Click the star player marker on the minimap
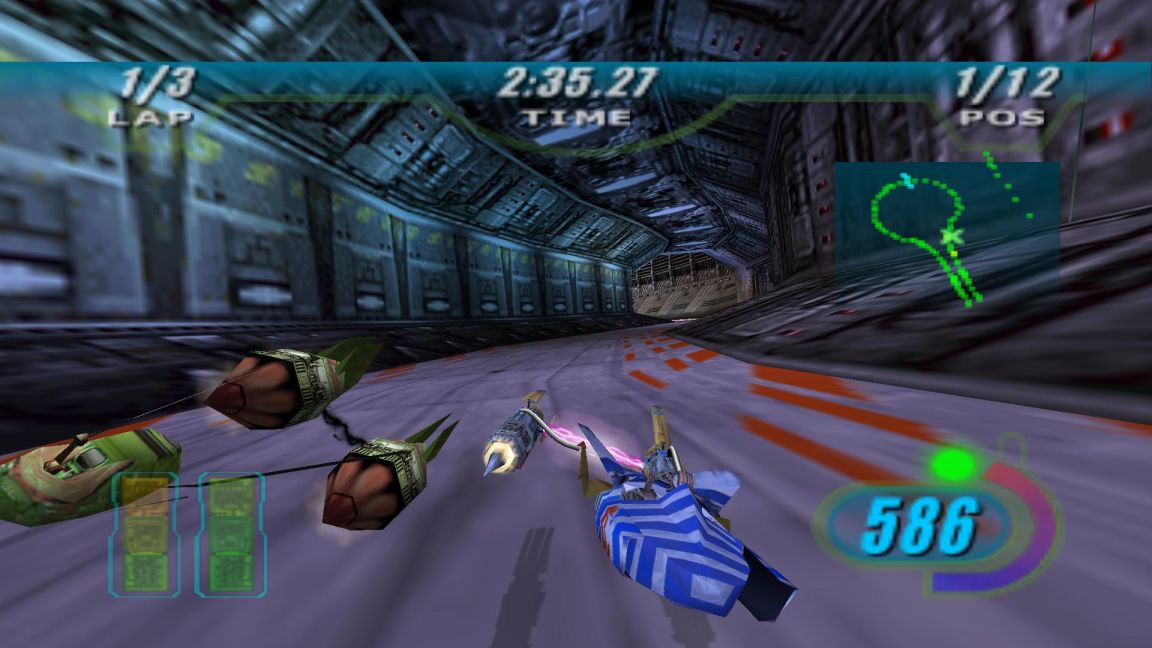 pos(952,237)
